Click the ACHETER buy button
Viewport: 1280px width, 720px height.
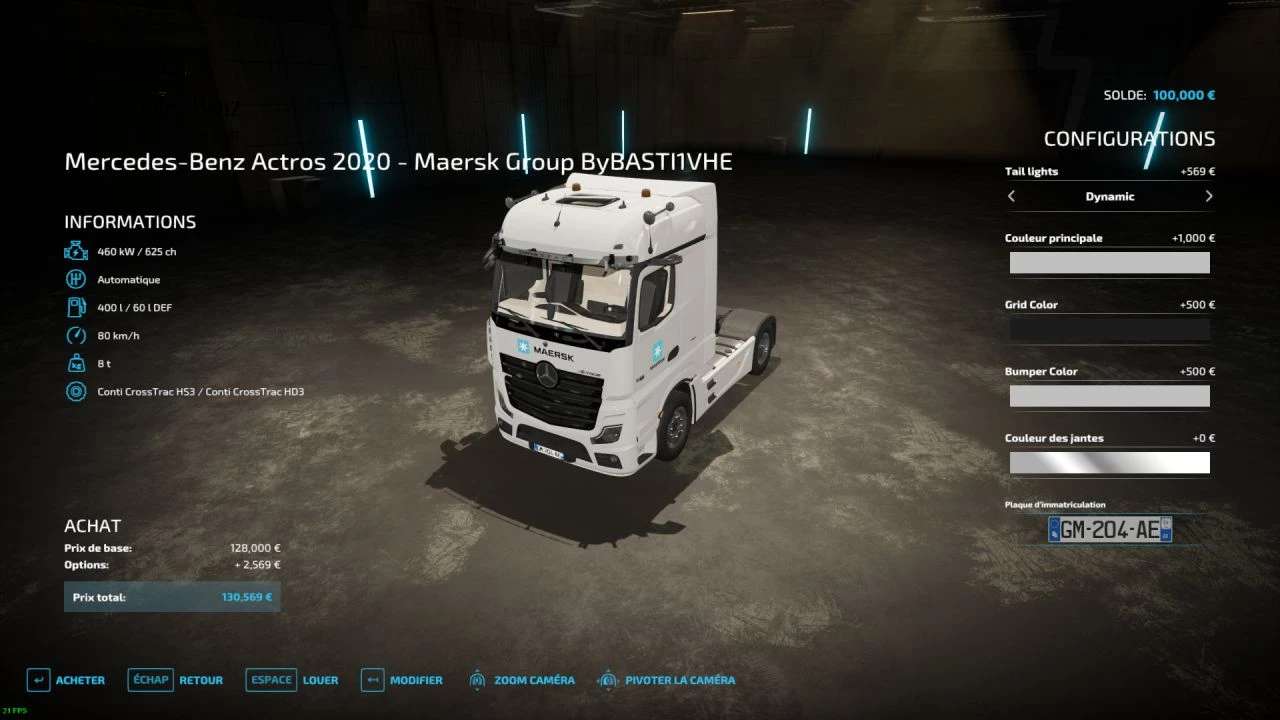click(x=66, y=680)
